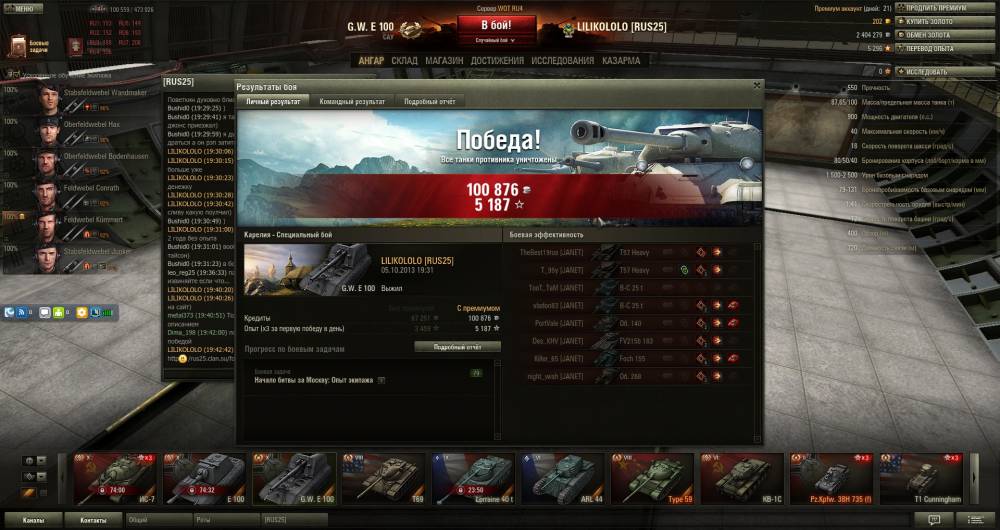Switch to the СКЛАД tab

404,61
